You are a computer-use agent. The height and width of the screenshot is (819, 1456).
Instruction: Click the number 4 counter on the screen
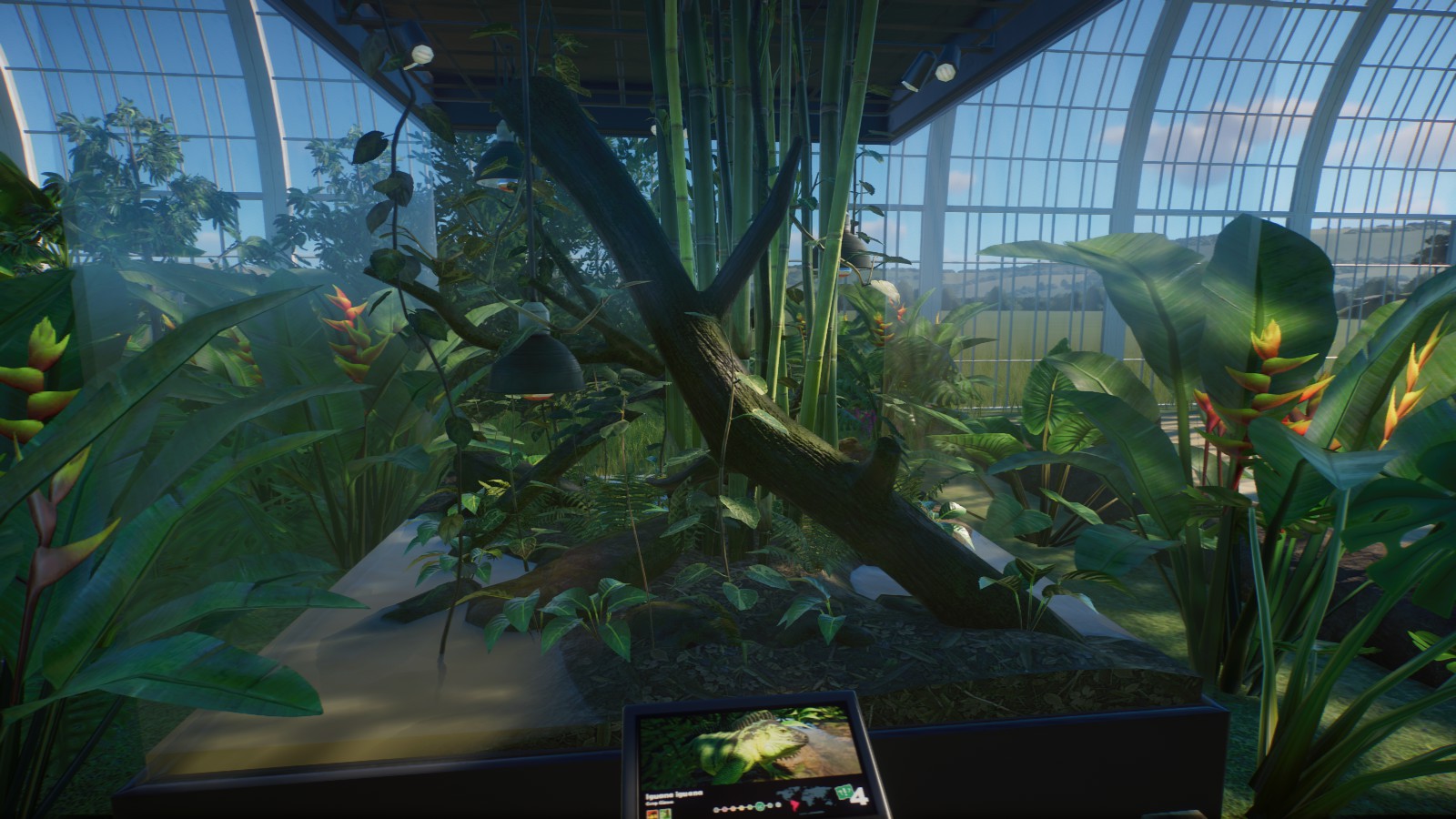click(861, 795)
